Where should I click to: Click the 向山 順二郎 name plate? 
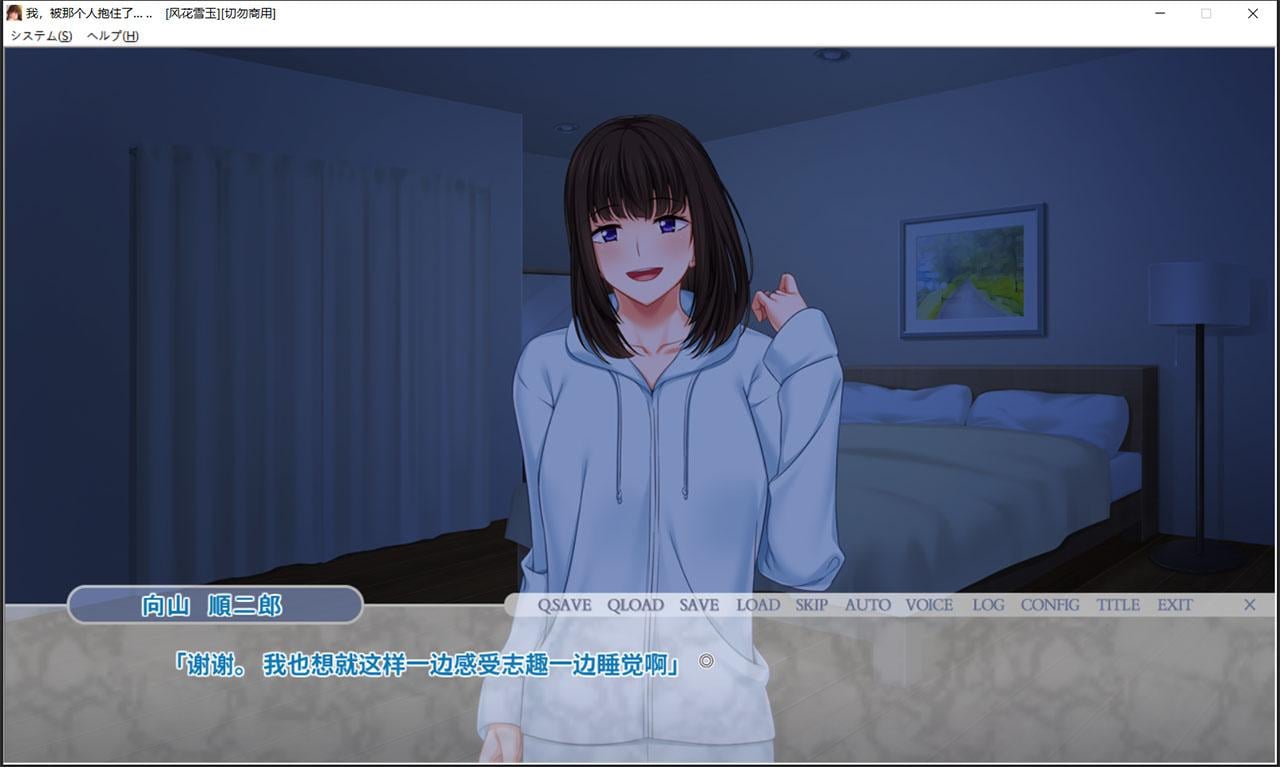pyautogui.click(x=215, y=604)
